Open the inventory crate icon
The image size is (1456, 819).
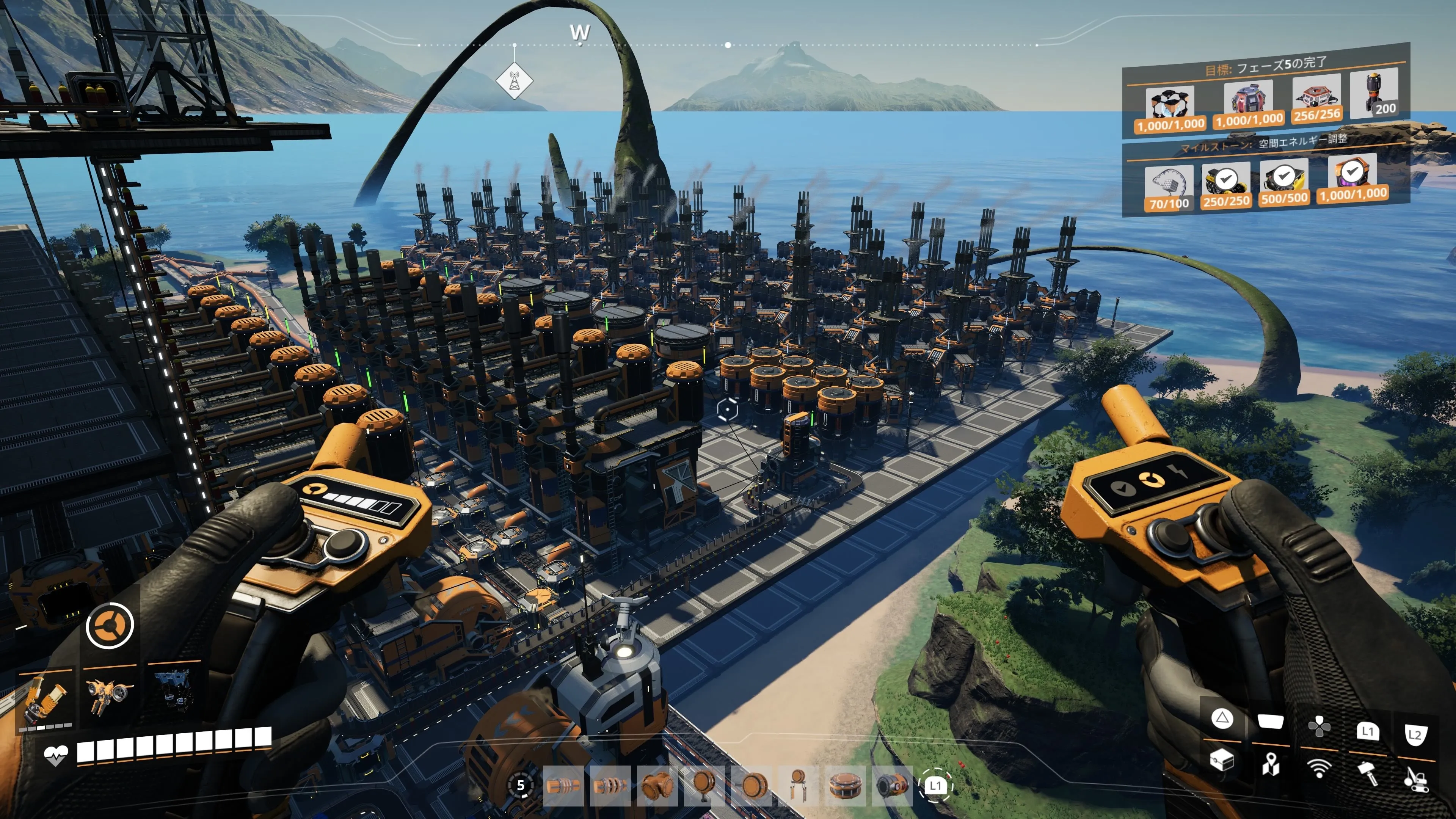point(1221,760)
